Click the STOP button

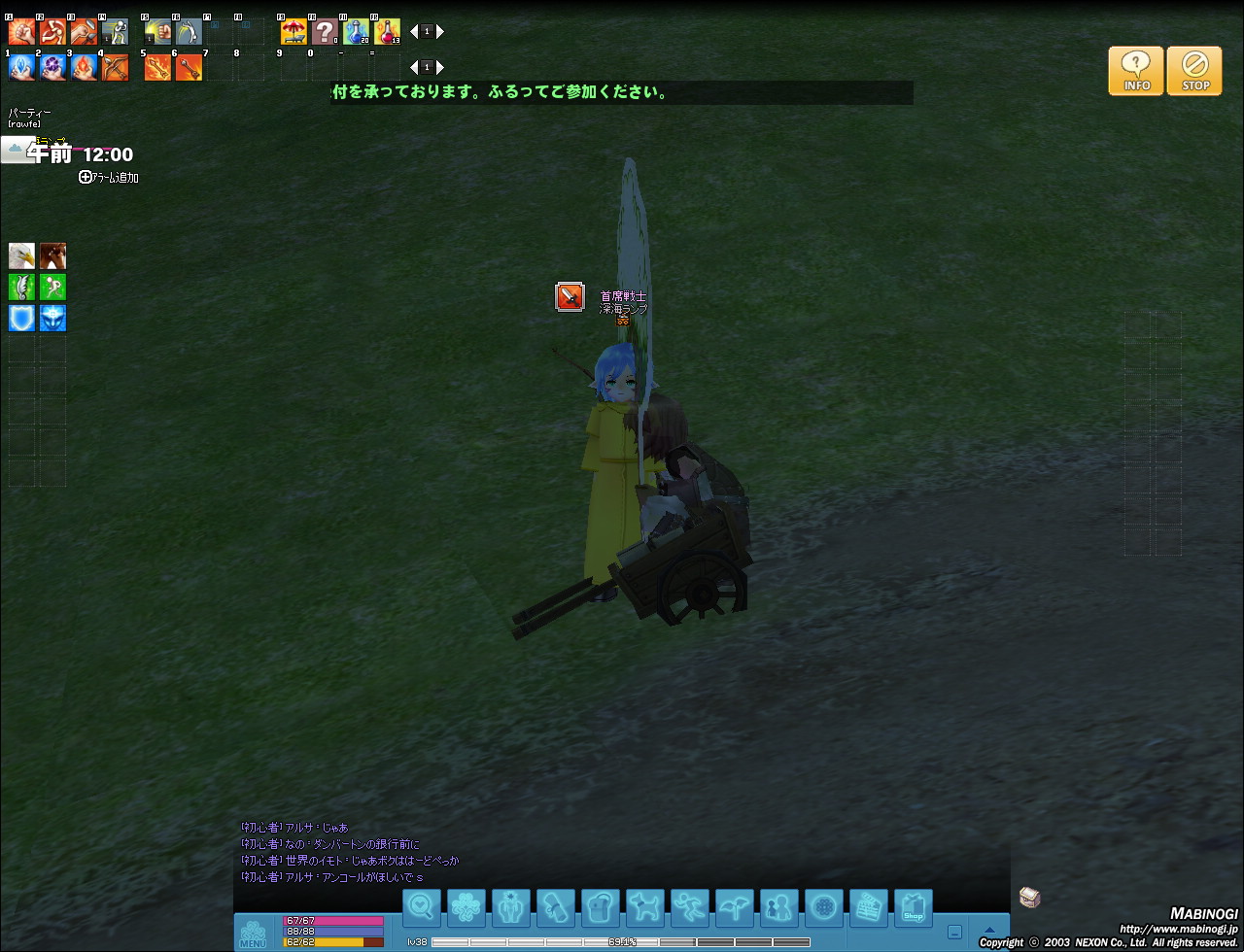(1194, 71)
